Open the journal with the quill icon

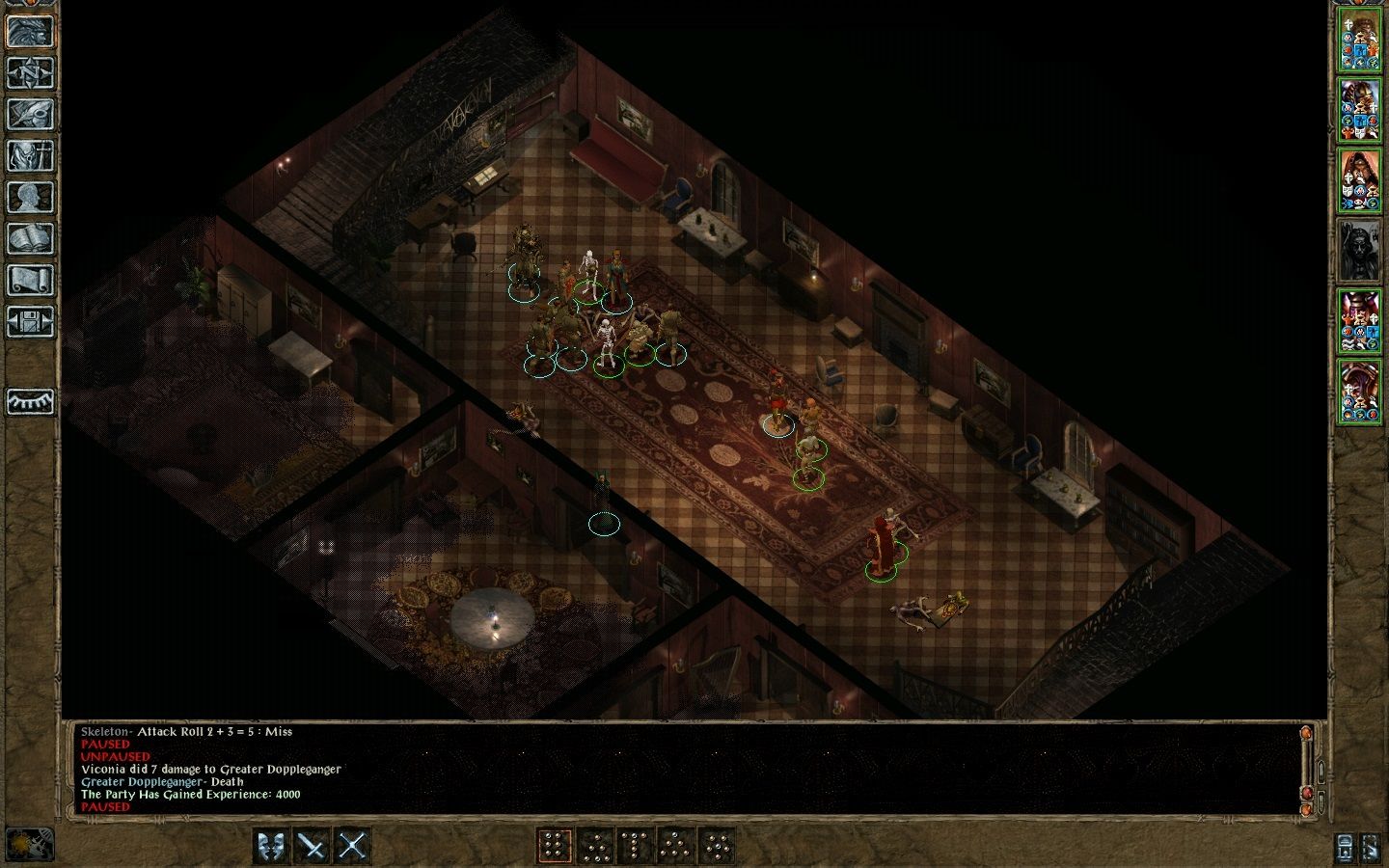[x=30, y=114]
